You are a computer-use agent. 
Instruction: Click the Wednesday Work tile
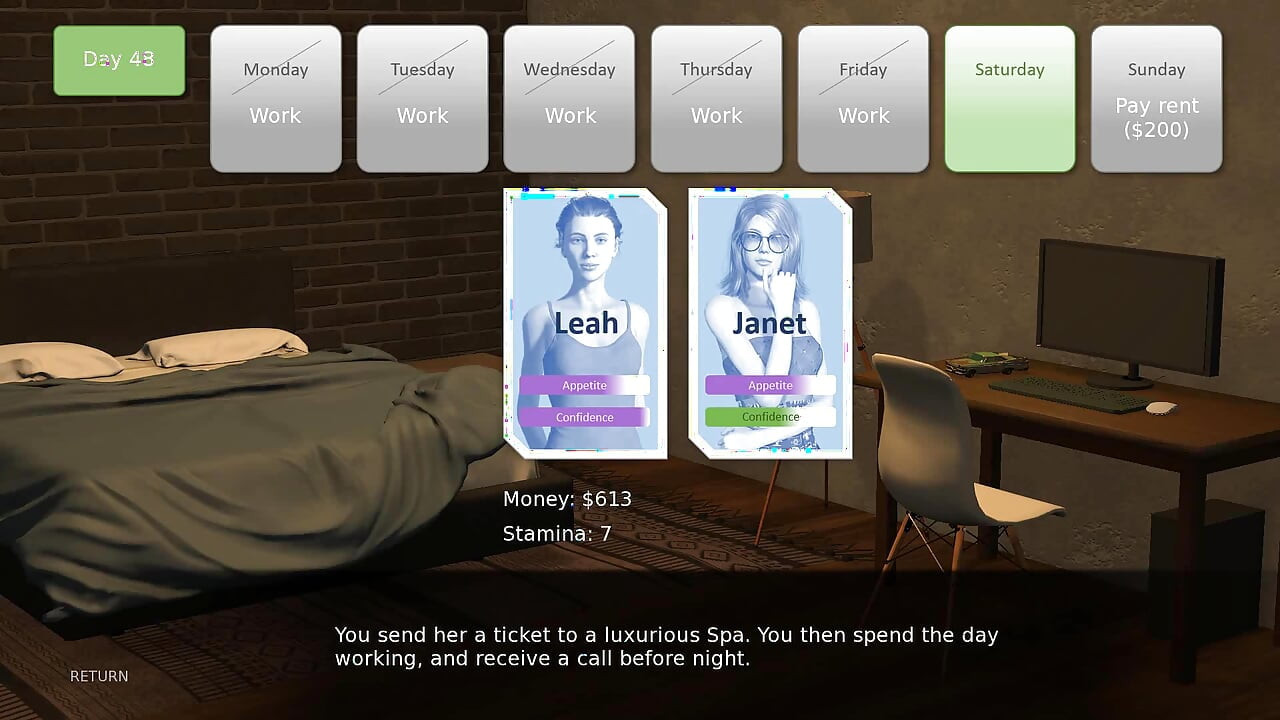coord(569,98)
